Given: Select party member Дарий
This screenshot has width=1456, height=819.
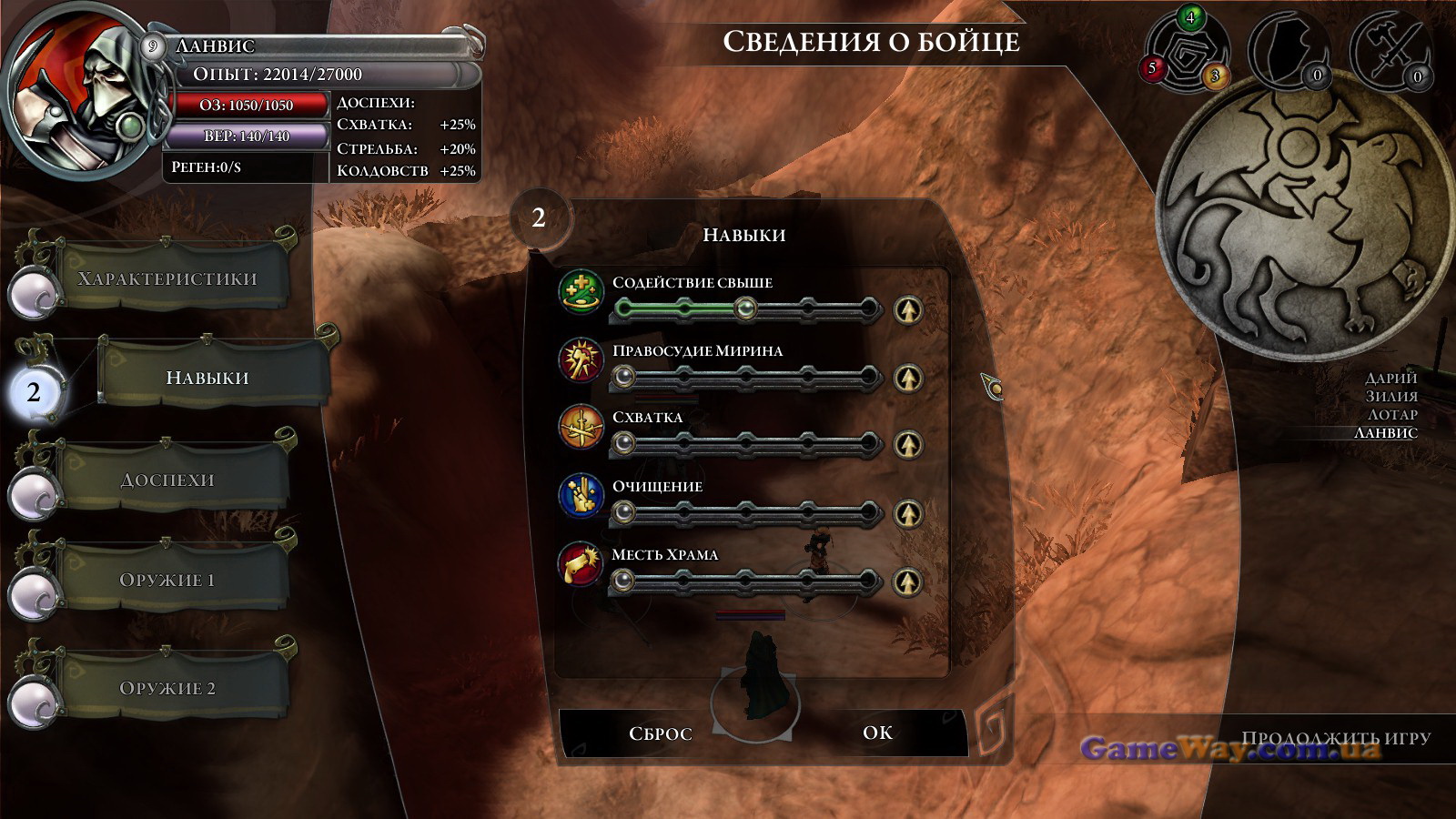Looking at the screenshot, I should click(1390, 378).
